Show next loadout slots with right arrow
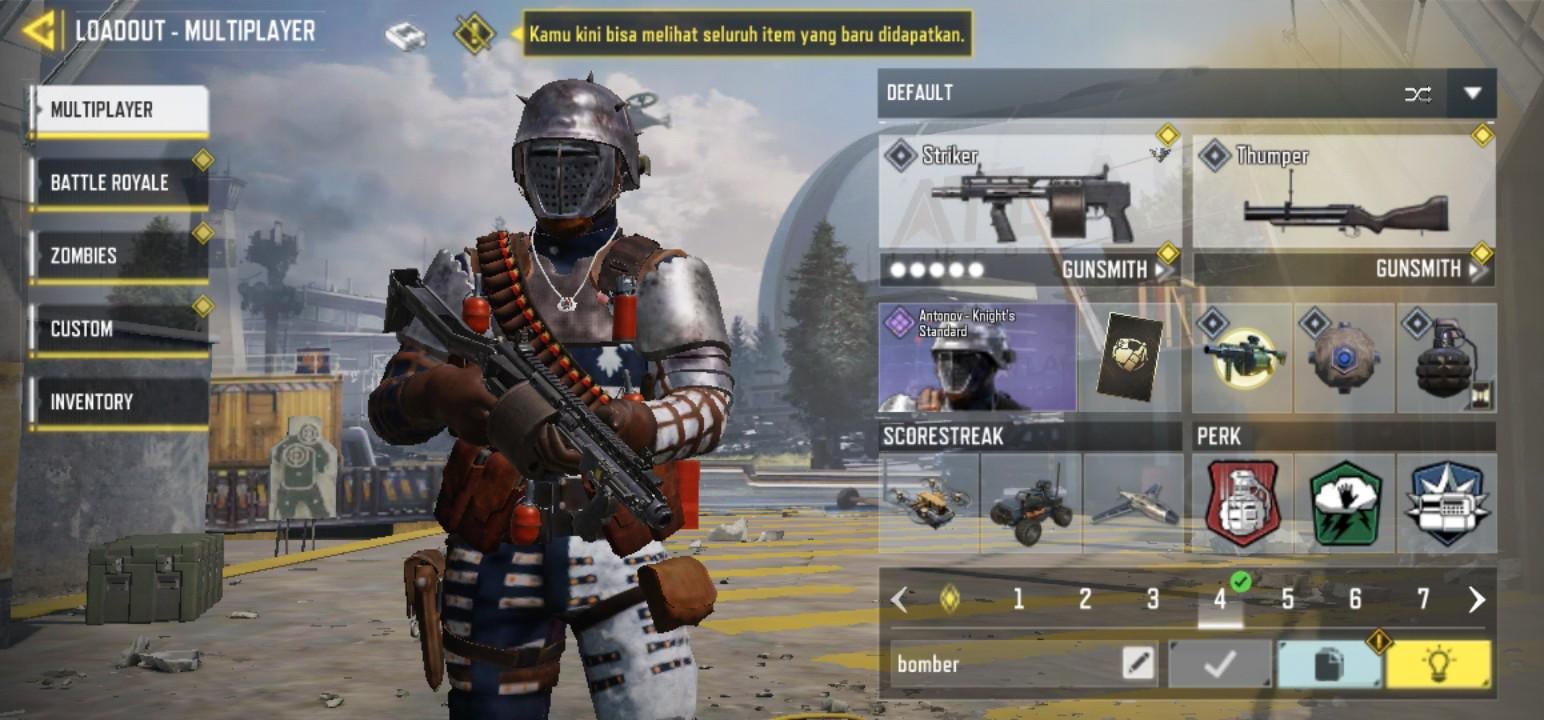The image size is (1544, 720). pos(1476,599)
